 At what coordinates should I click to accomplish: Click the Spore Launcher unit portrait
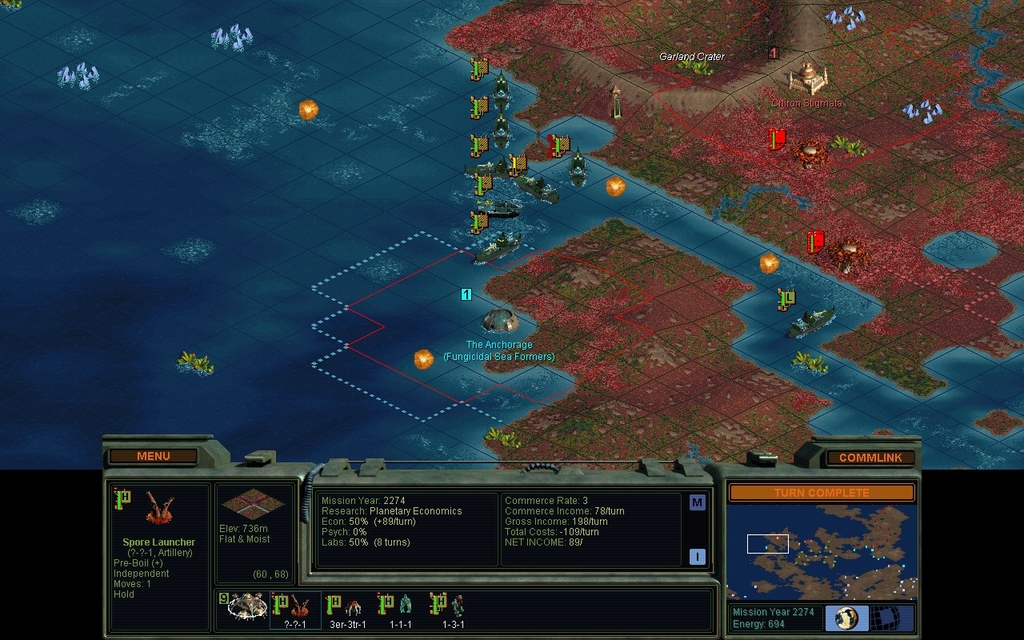coord(159,509)
